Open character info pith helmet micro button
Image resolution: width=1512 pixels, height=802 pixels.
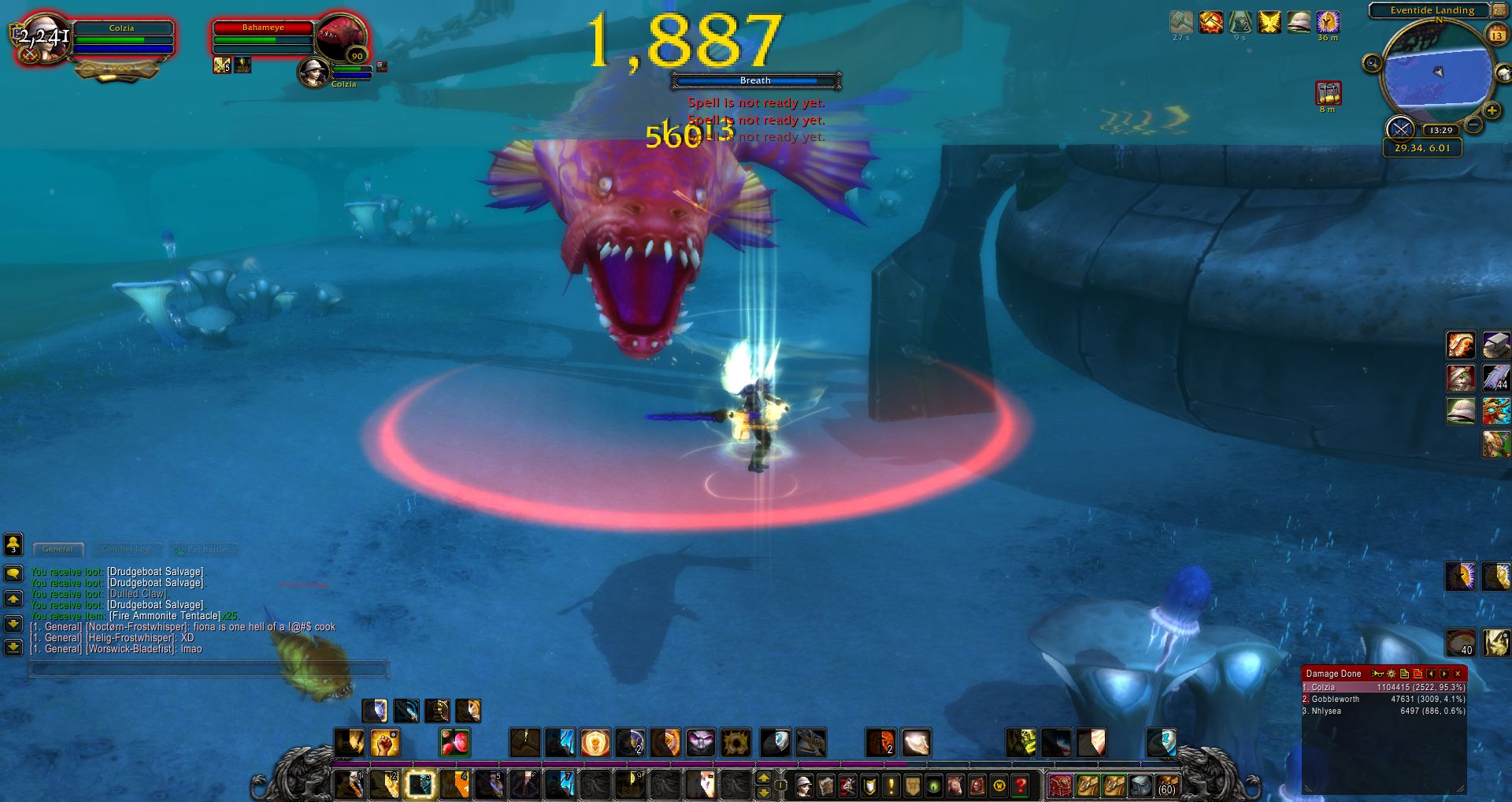pos(803,785)
